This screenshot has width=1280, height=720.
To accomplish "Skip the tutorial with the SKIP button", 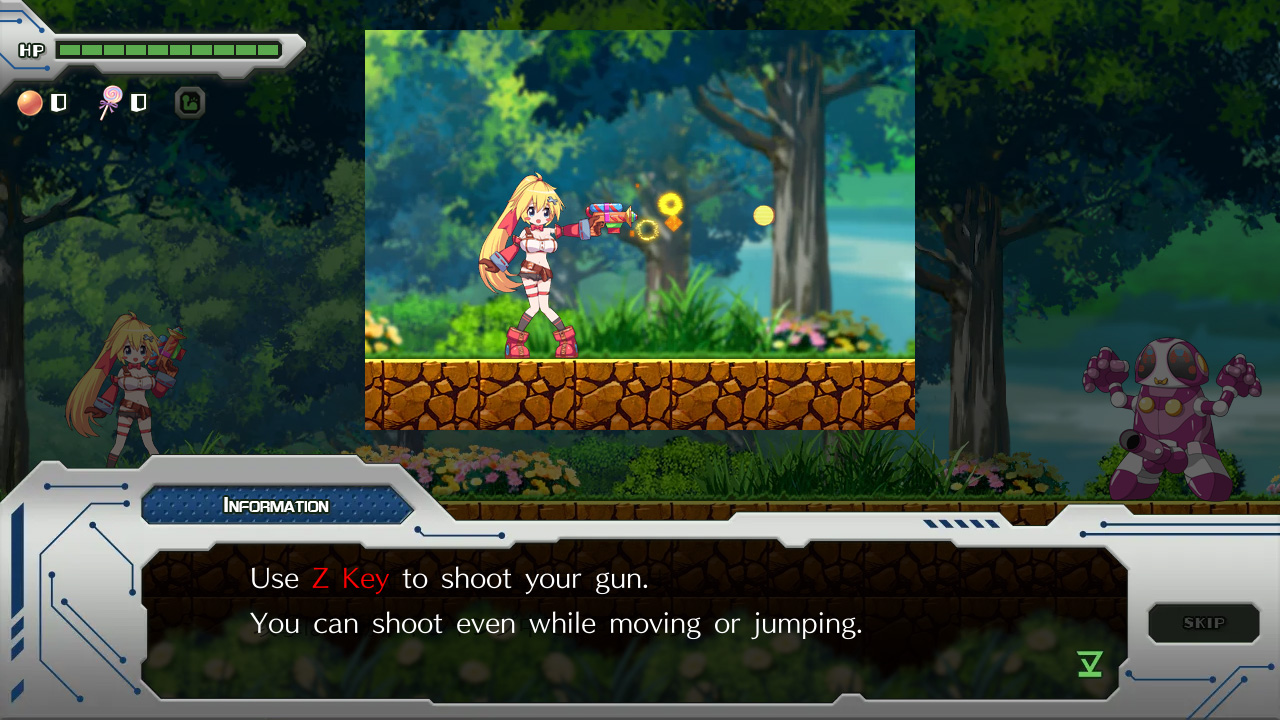I will (x=1203, y=623).
